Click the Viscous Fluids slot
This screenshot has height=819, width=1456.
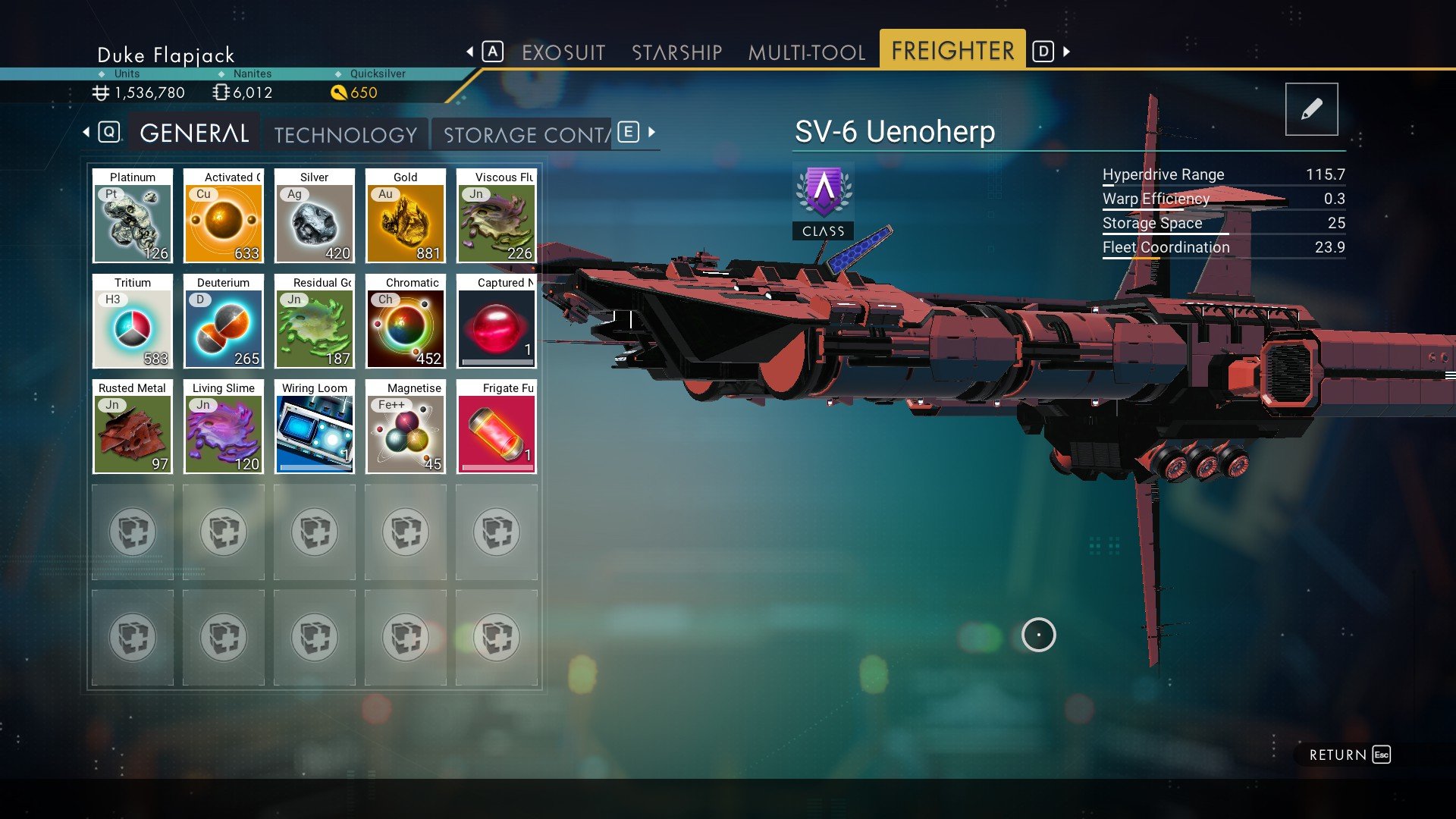(497, 216)
